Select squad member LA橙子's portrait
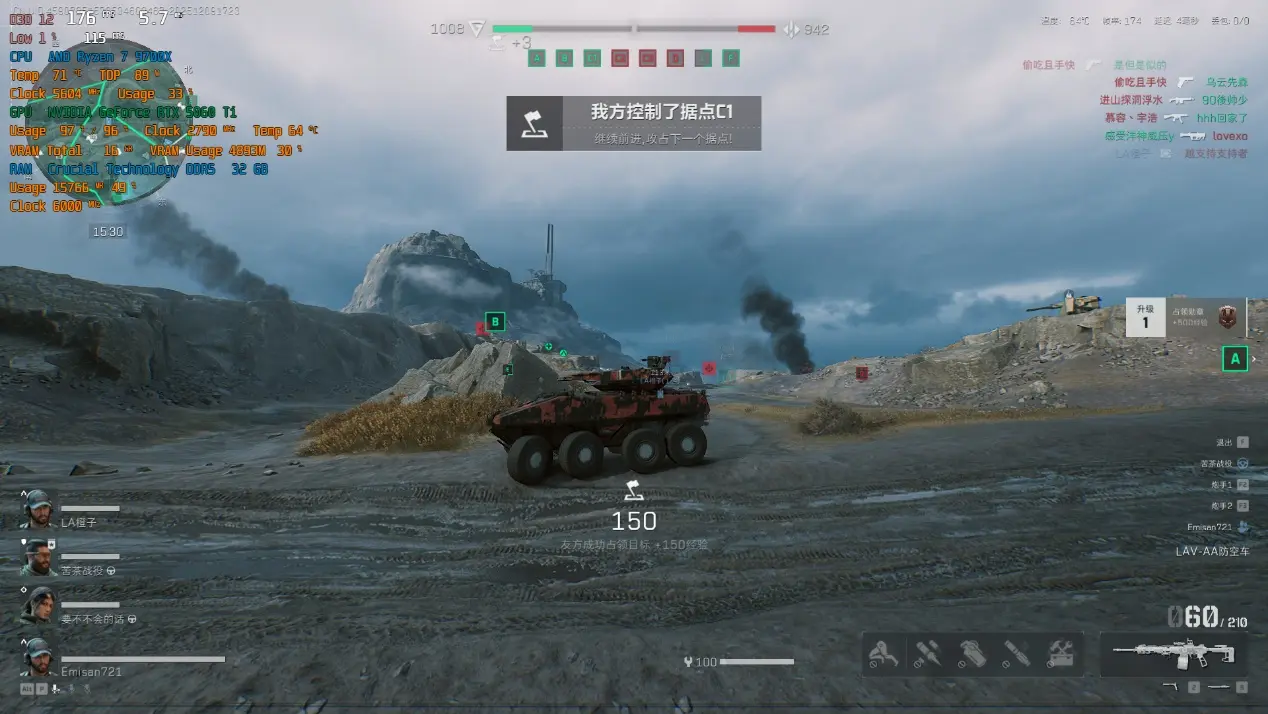The width and height of the screenshot is (1268, 714). point(38,509)
